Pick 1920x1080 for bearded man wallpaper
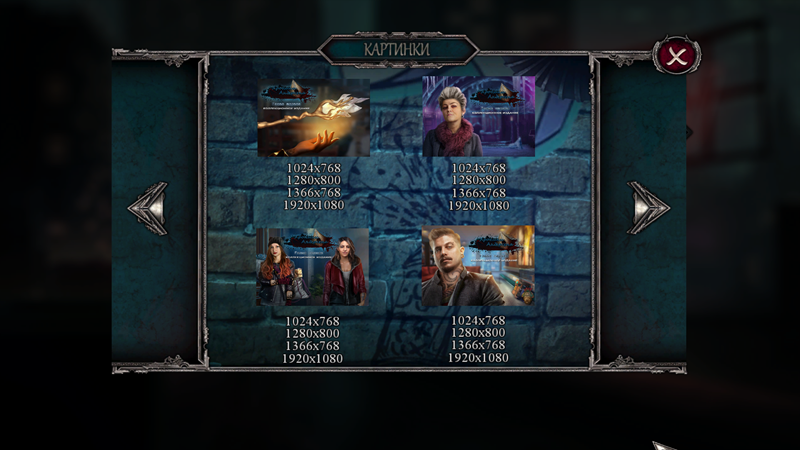Viewport: 800px width, 450px height. [478, 358]
